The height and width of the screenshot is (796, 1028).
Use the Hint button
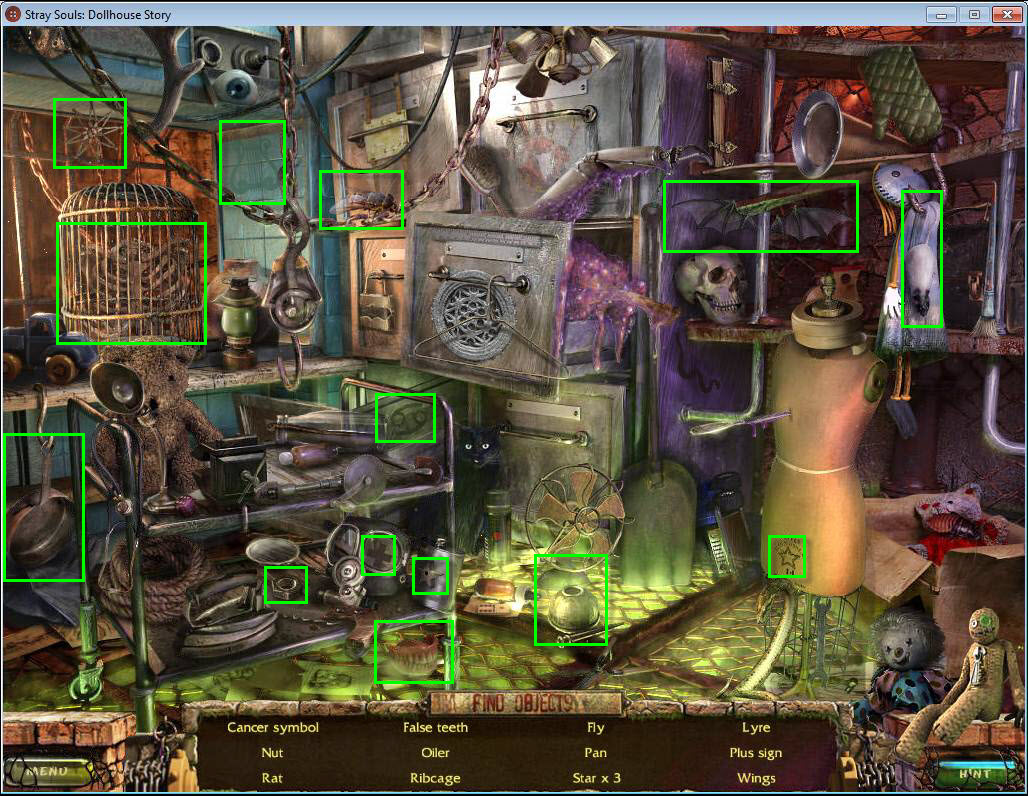(x=974, y=773)
